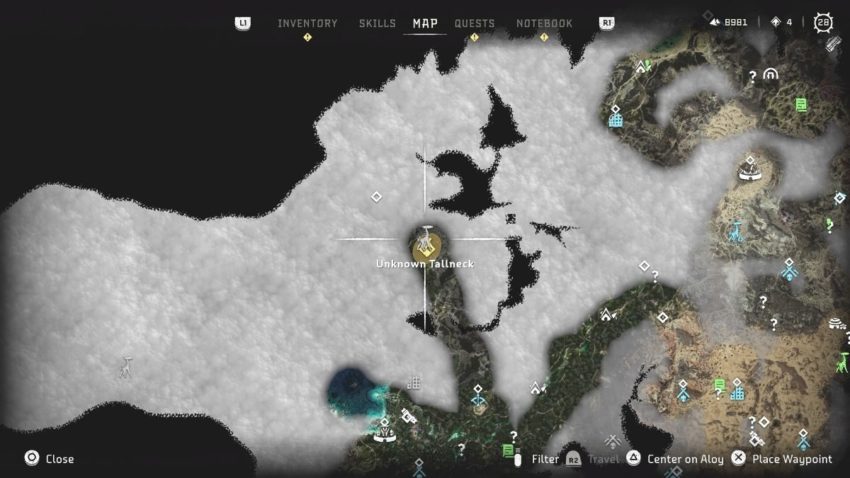Close the map screen

click(49, 459)
